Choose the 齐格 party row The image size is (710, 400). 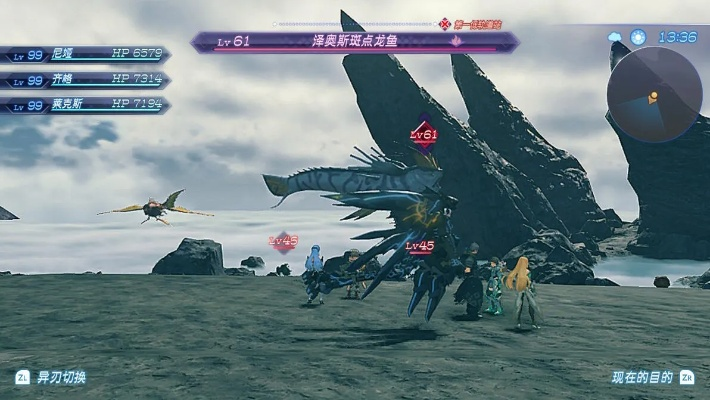[85, 79]
